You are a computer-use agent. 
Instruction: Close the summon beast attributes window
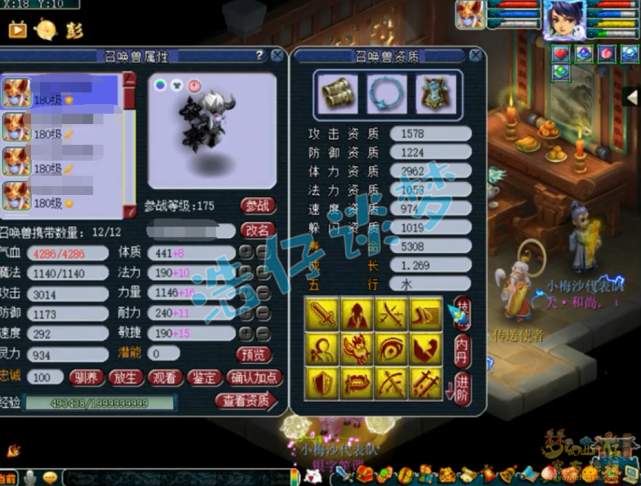pyautogui.click(x=275, y=56)
